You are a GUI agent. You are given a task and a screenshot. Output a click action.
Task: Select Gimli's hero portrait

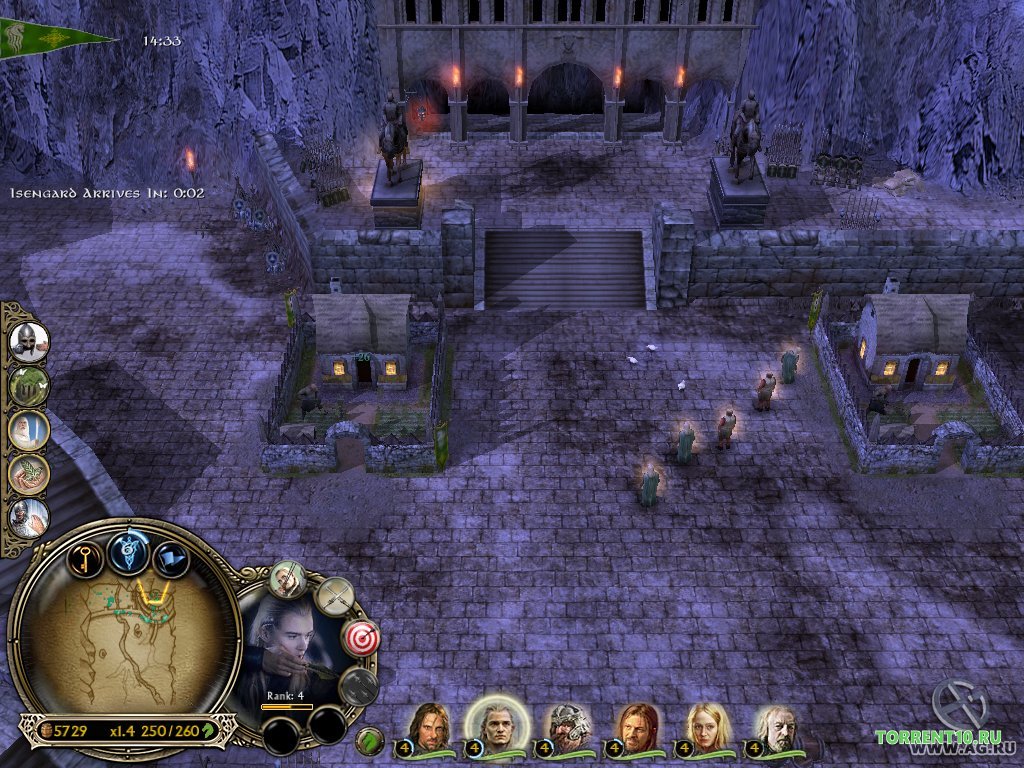[568, 727]
